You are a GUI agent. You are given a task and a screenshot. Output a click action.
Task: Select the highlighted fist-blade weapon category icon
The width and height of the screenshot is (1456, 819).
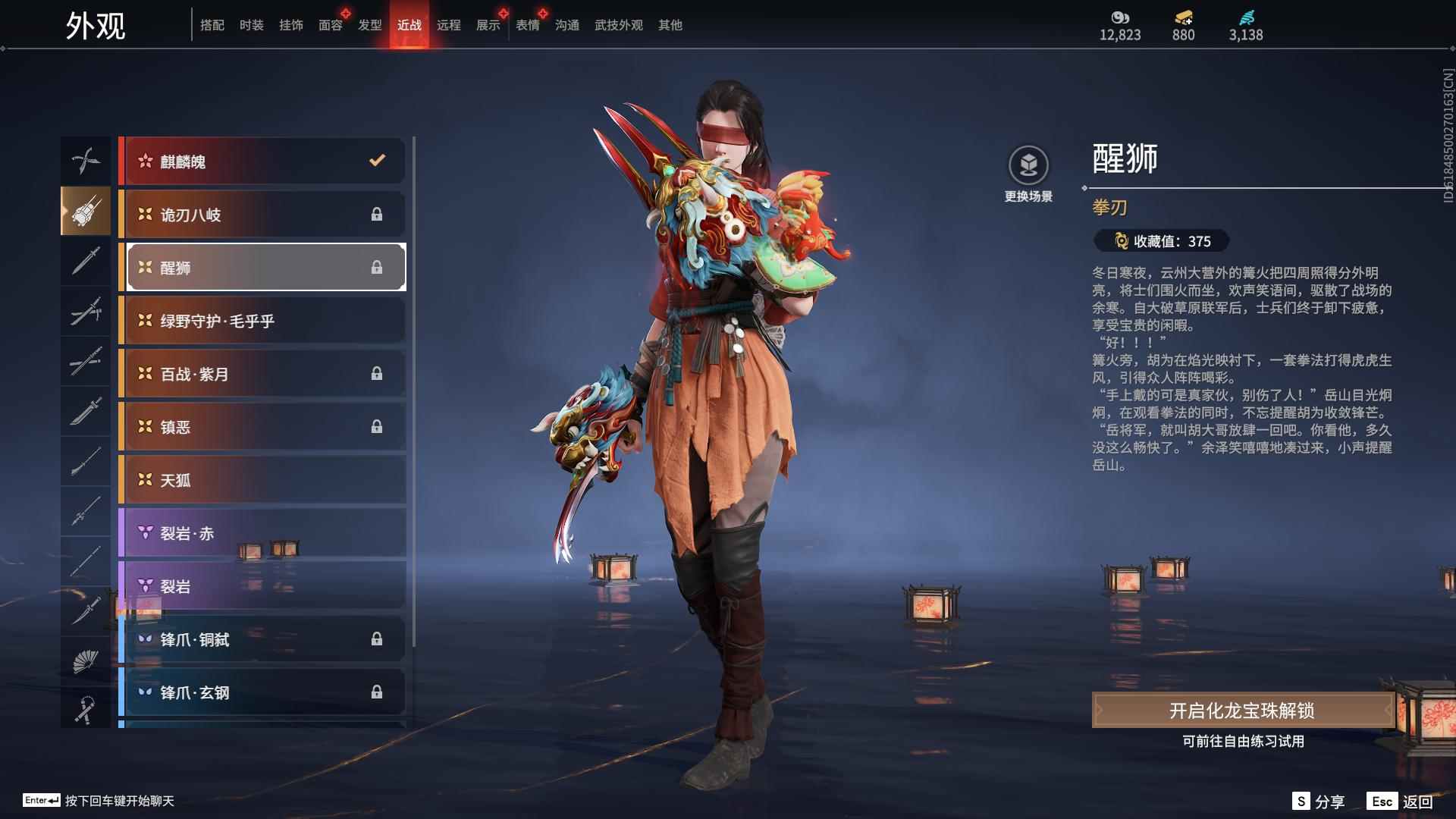pyautogui.click(x=86, y=211)
